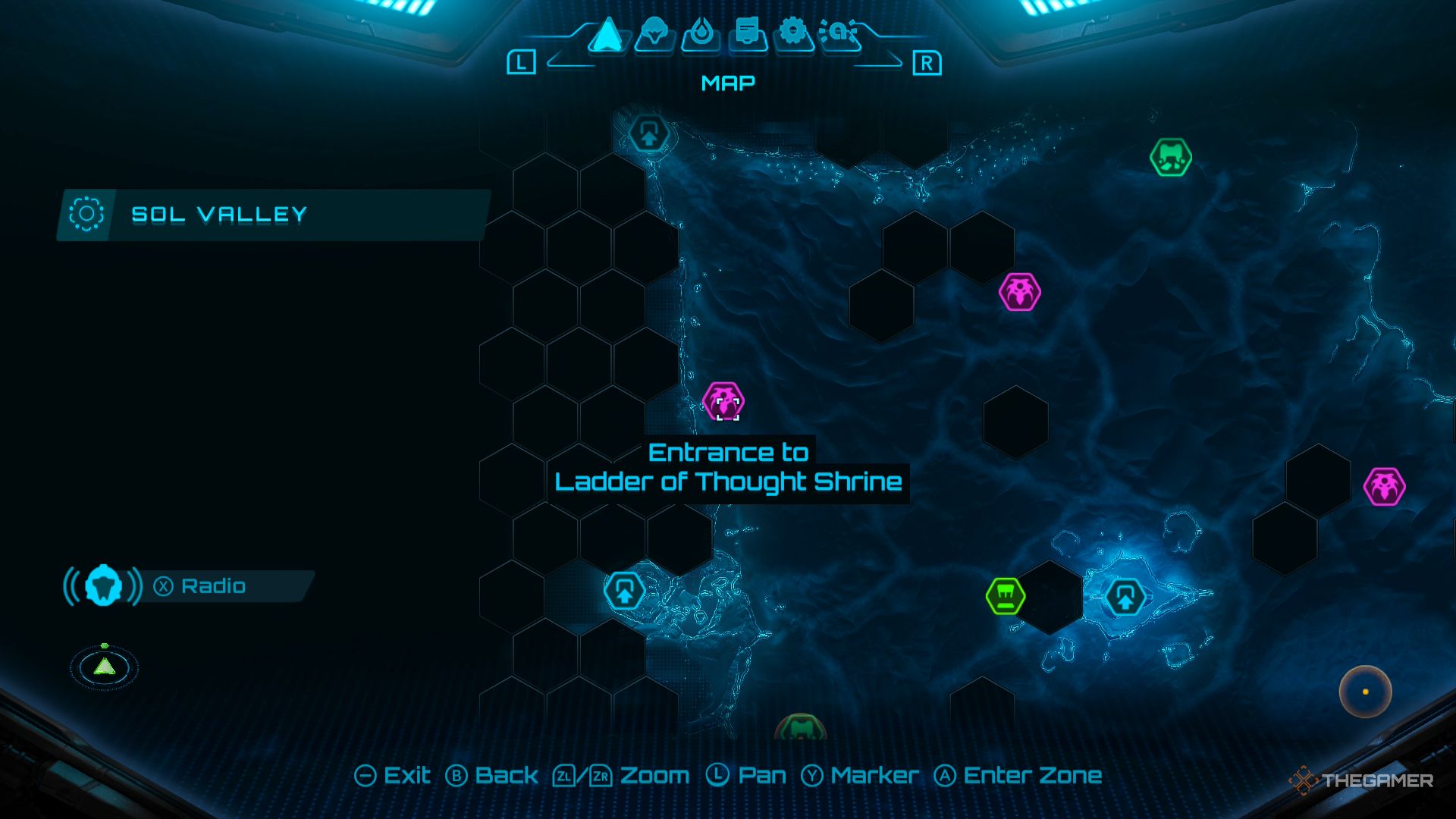Click the cyan elevator marker at top of map
Image resolution: width=1456 pixels, height=819 pixels.
click(648, 134)
